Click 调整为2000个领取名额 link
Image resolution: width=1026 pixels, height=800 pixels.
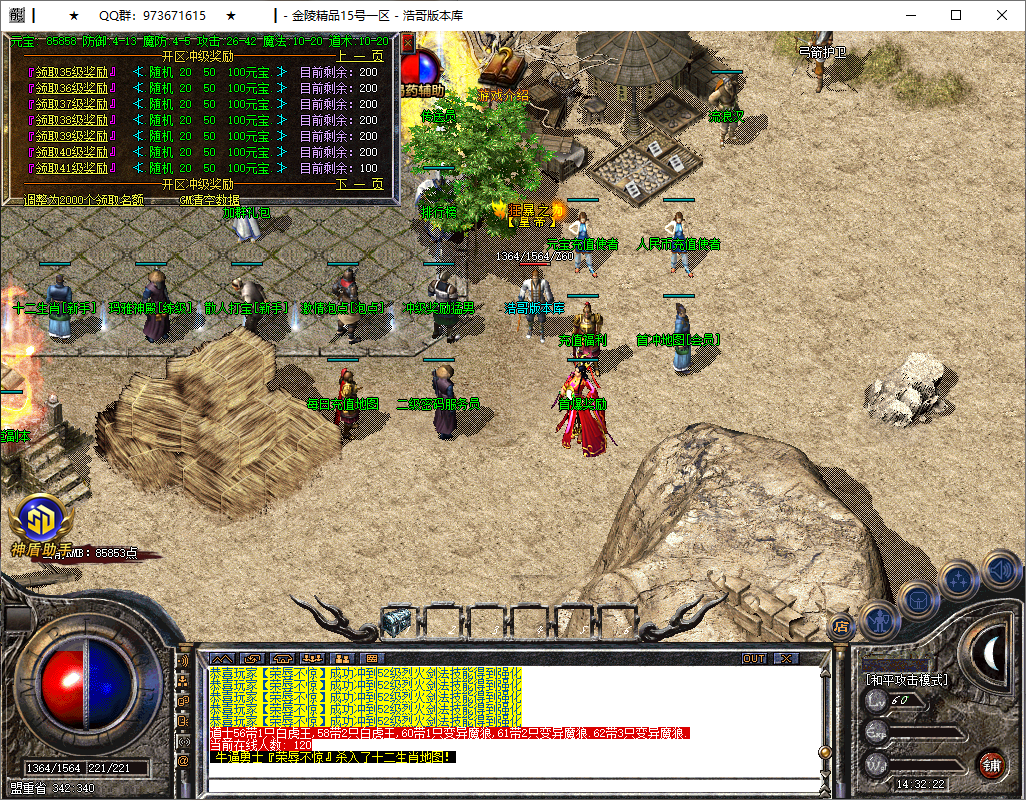click(x=83, y=199)
